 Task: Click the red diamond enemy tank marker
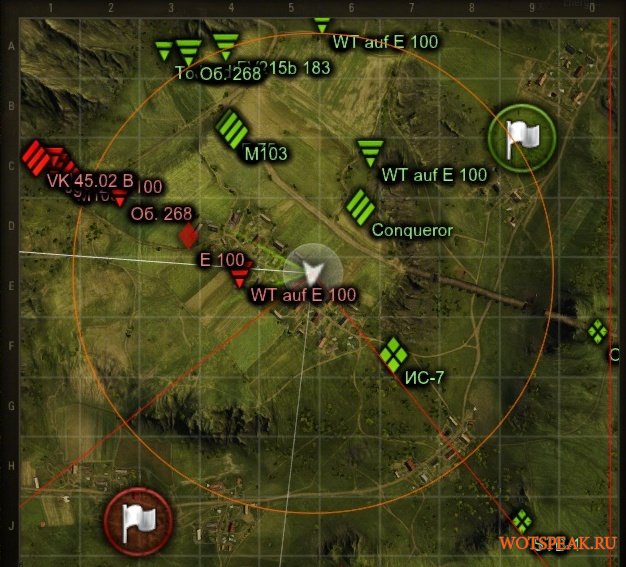tap(188, 236)
